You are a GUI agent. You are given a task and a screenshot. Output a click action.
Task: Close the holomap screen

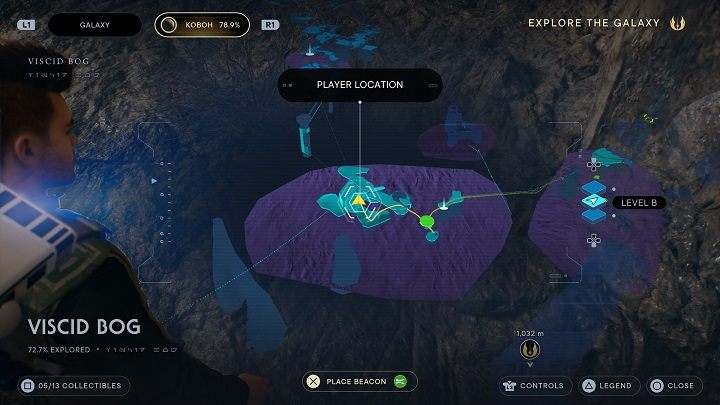pos(672,385)
